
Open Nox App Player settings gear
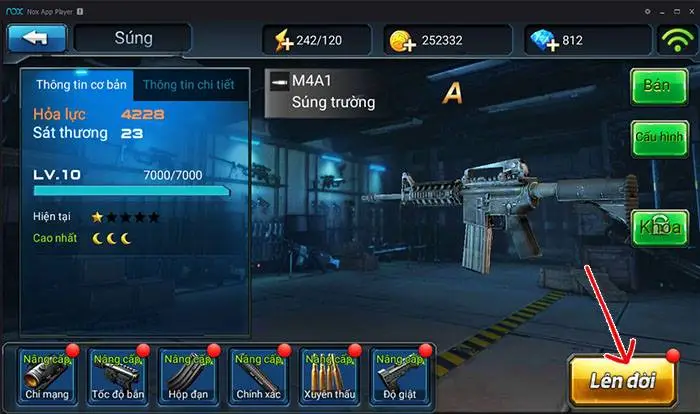(x=647, y=10)
